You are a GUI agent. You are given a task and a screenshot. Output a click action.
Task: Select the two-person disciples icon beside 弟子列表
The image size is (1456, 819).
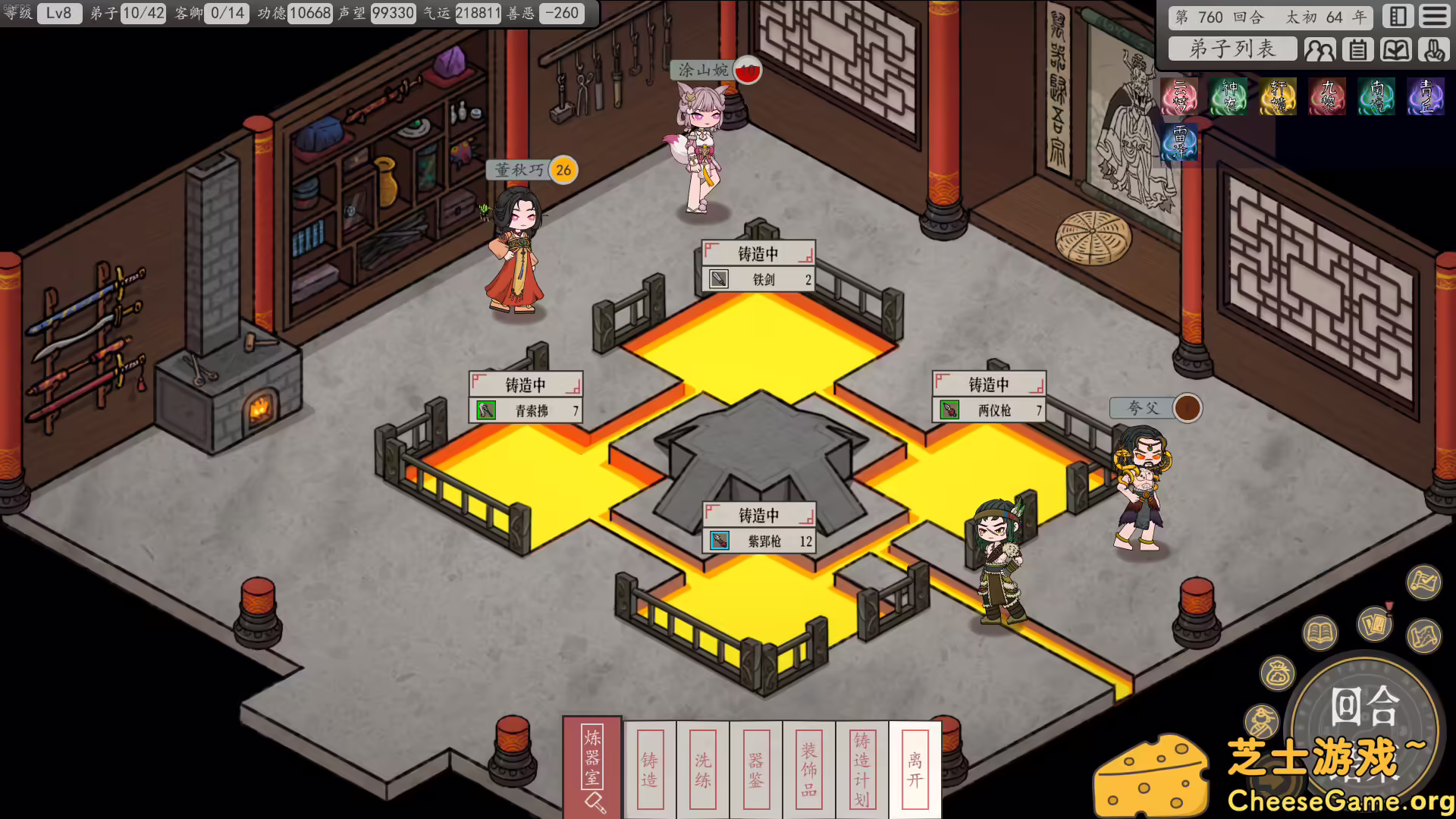click(x=1321, y=49)
